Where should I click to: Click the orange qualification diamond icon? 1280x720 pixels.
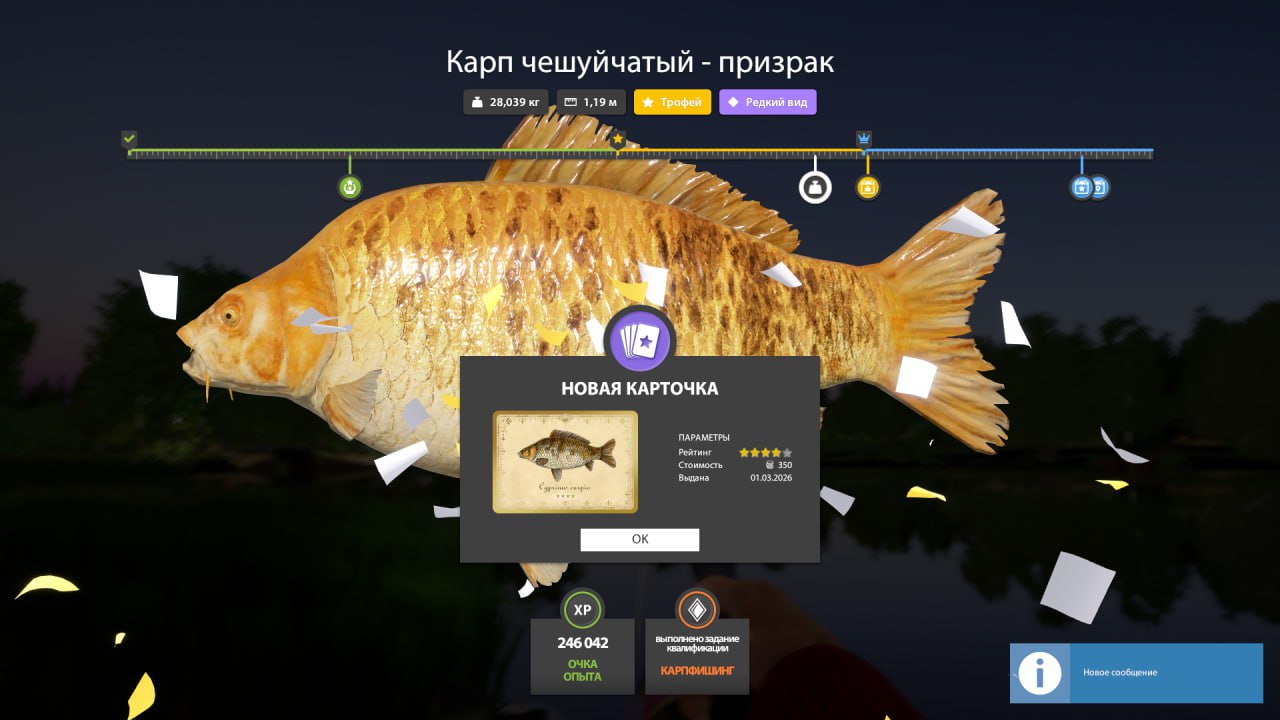point(699,608)
